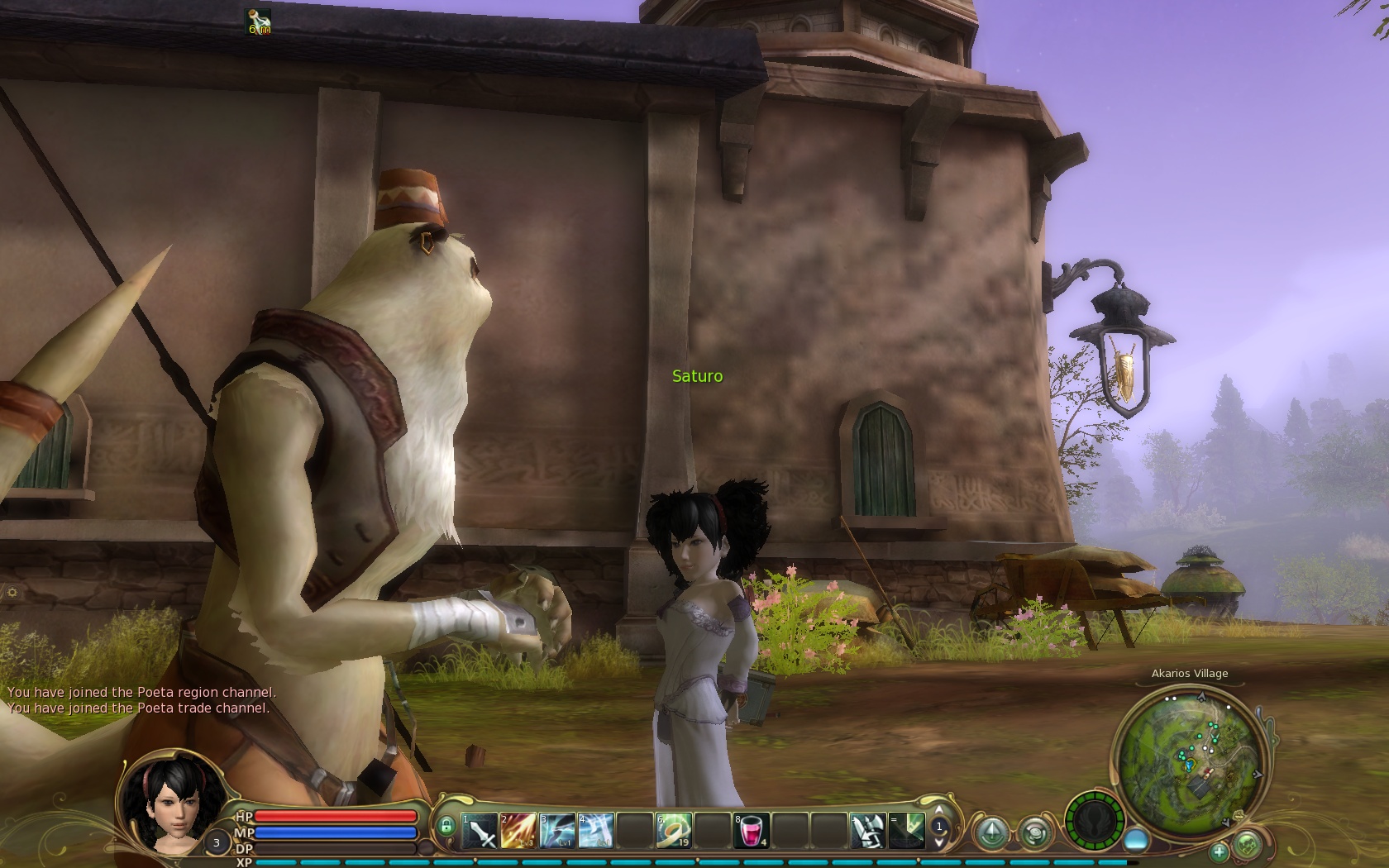Expand the minimap with the green plus button

[x=1219, y=851]
